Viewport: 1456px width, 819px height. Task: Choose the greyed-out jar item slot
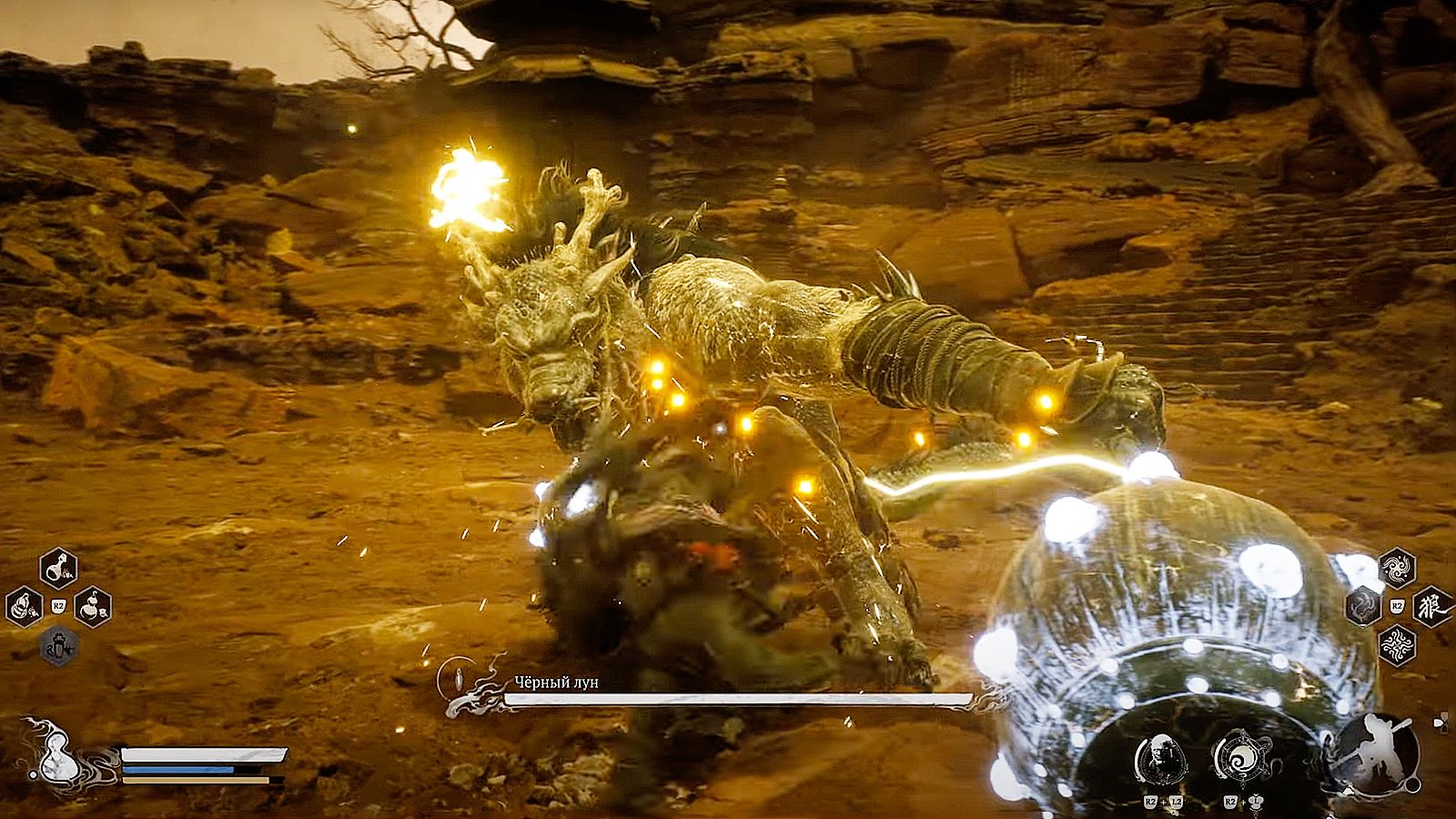[59, 646]
